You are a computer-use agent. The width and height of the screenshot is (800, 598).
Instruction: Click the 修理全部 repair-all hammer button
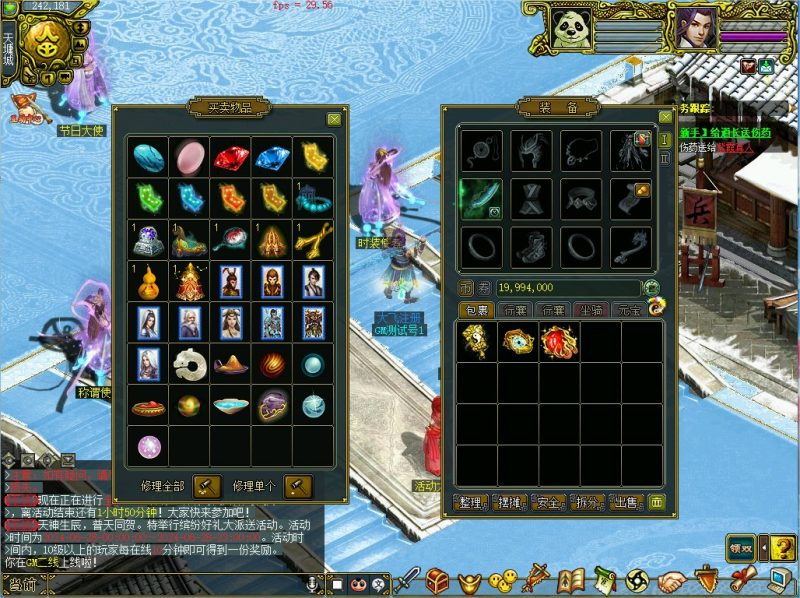tap(207, 486)
